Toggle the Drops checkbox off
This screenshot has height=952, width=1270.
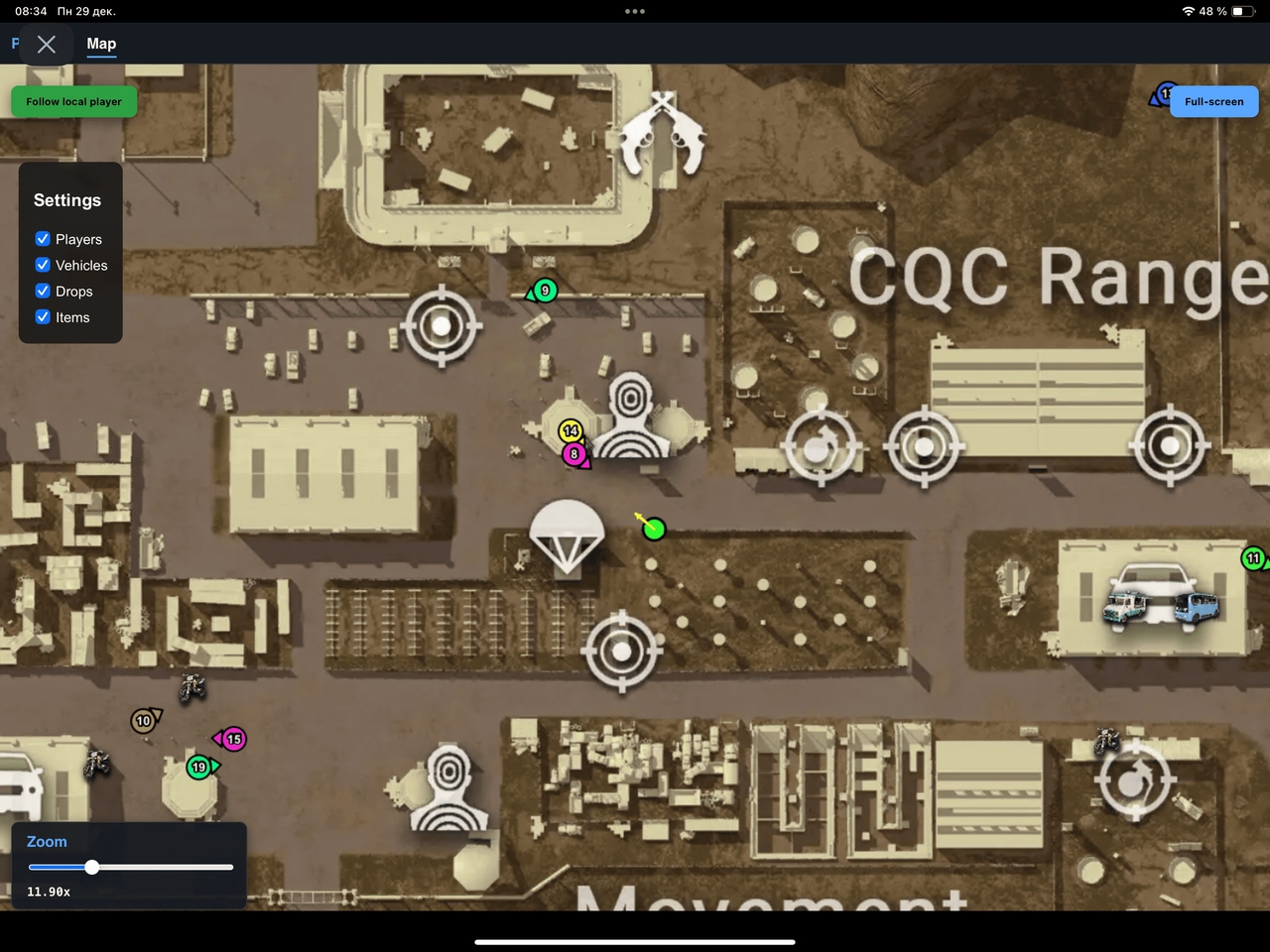[43, 291]
